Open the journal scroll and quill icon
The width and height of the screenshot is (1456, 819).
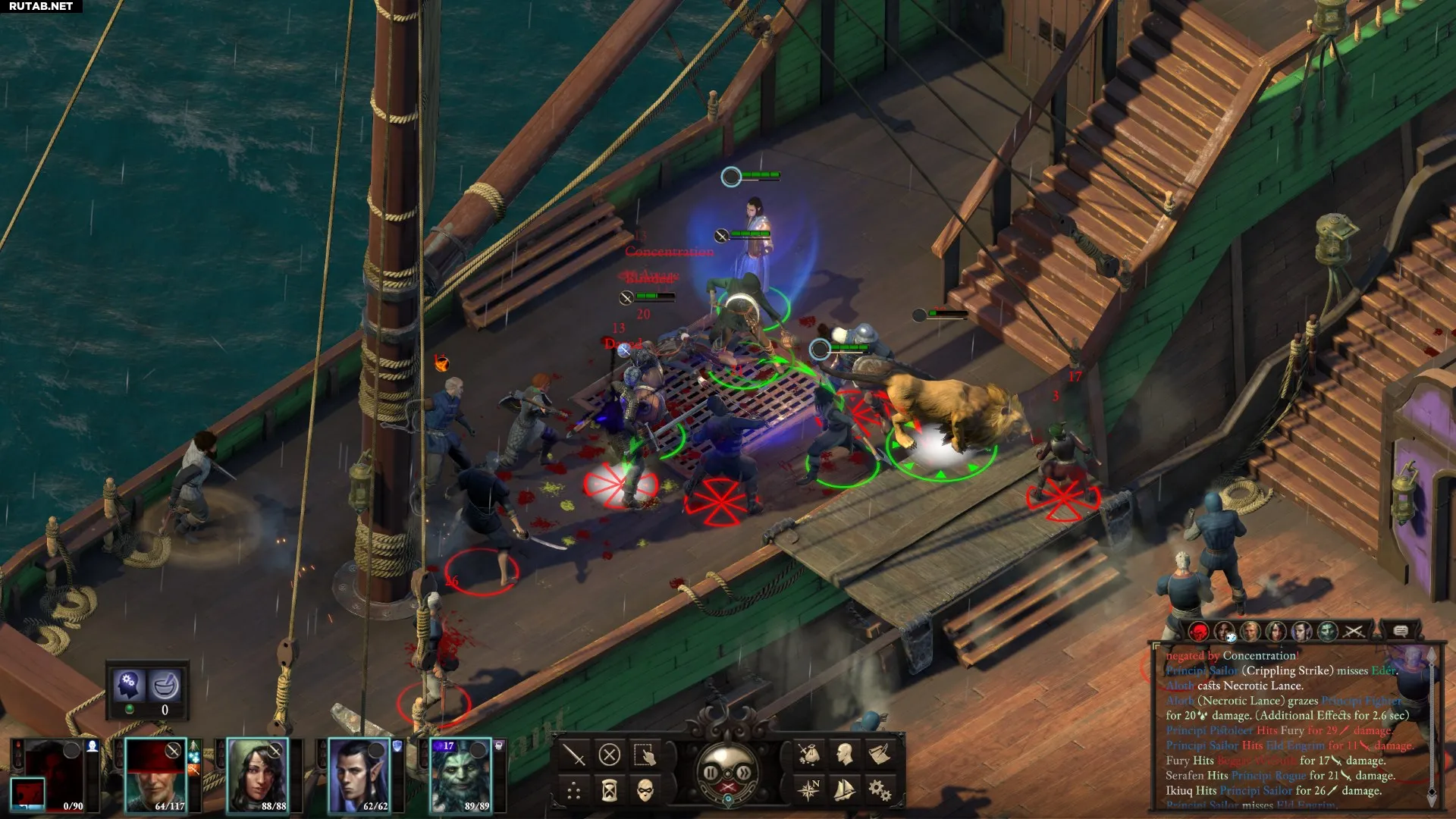pos(880,754)
